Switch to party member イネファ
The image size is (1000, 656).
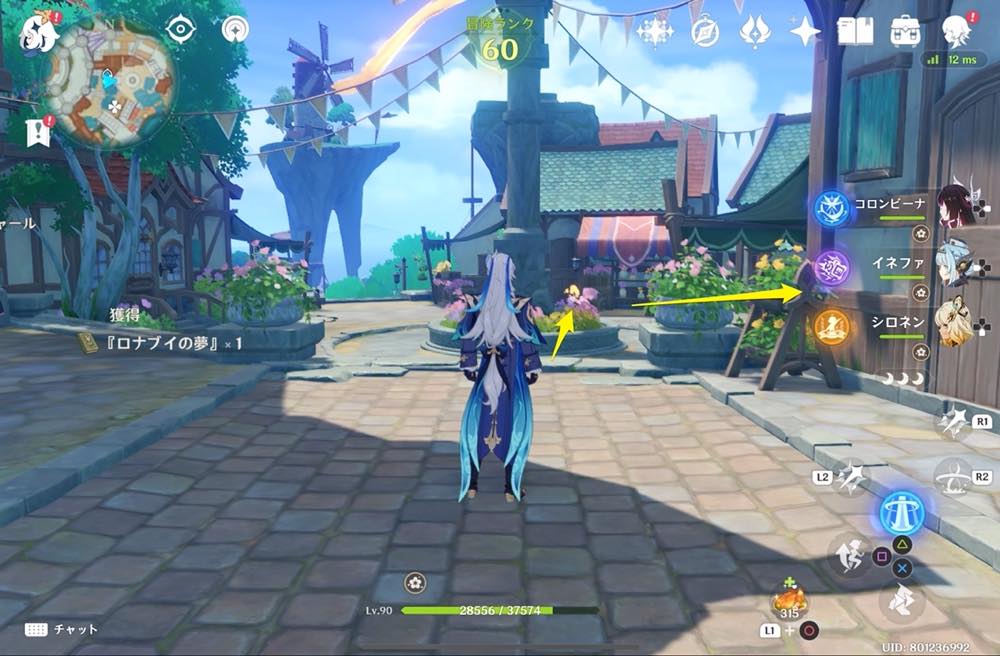pos(958,265)
